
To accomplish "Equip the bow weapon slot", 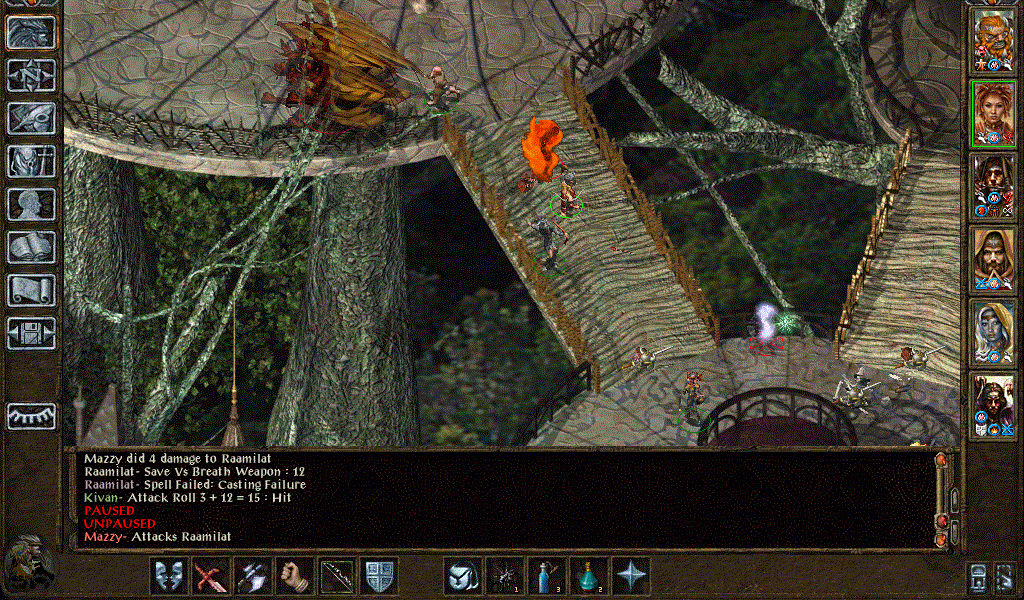I will pos(337,576).
